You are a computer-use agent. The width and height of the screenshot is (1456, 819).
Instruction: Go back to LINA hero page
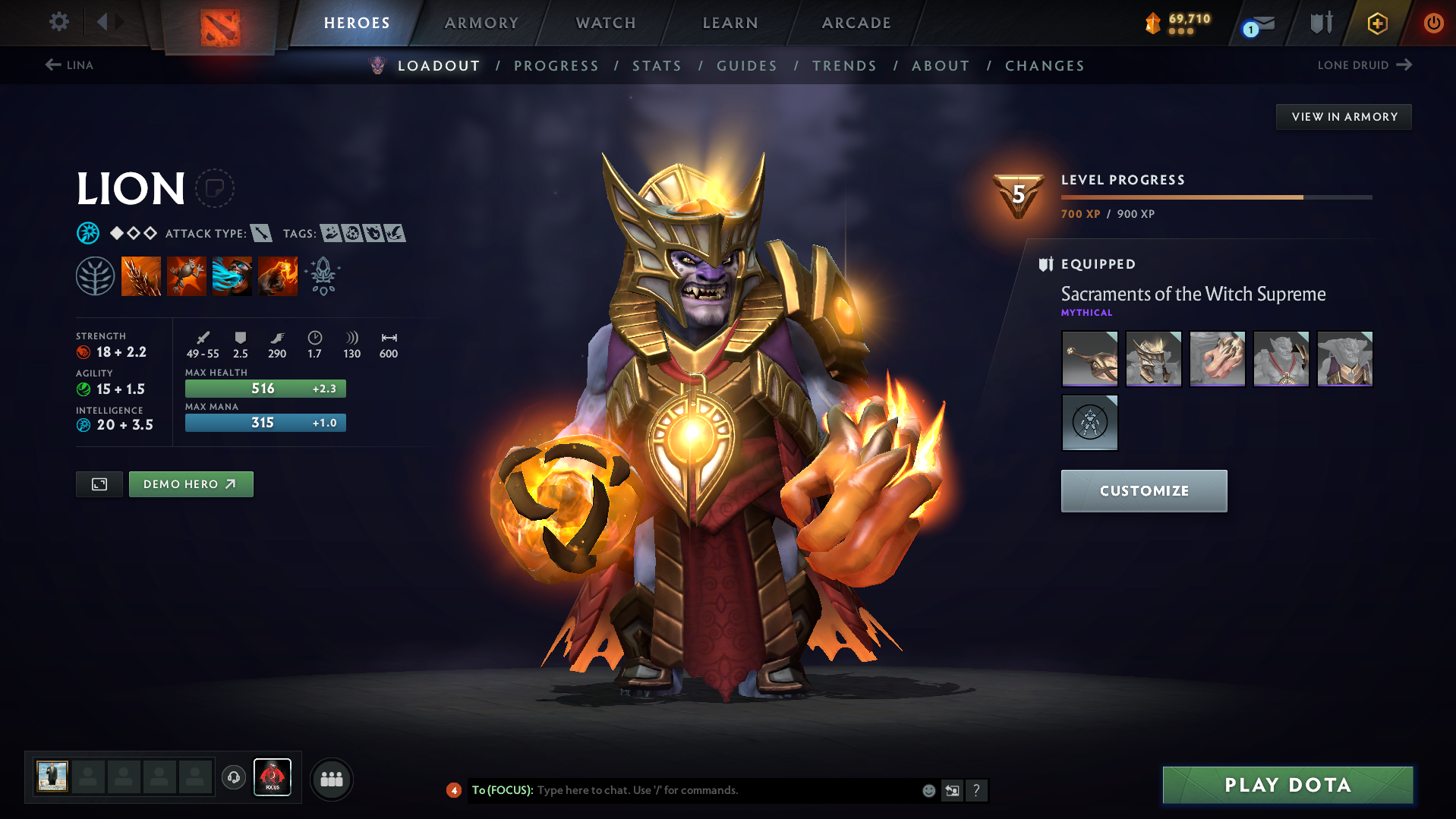coord(69,65)
